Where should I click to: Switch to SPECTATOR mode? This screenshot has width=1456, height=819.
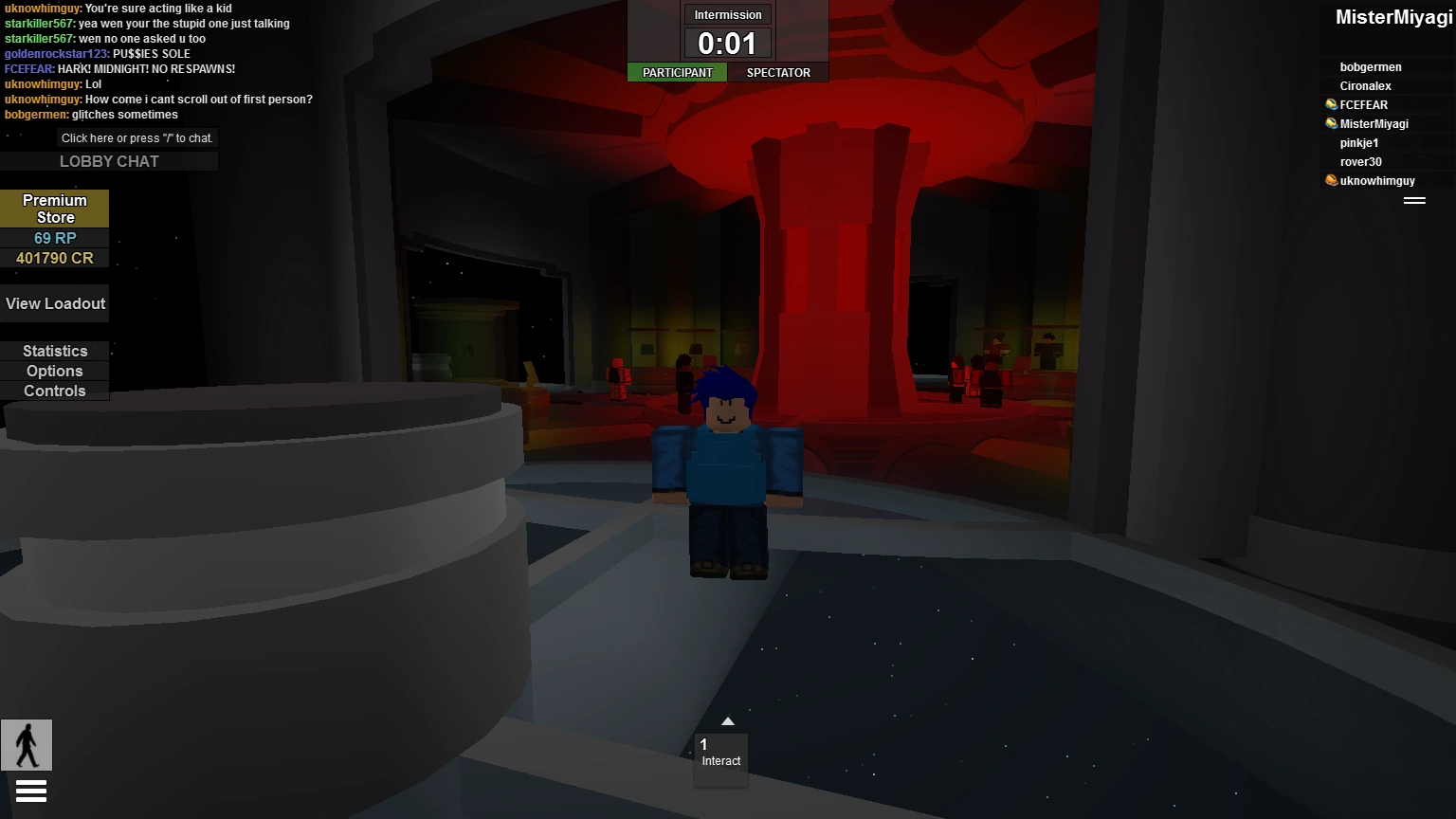(x=778, y=72)
